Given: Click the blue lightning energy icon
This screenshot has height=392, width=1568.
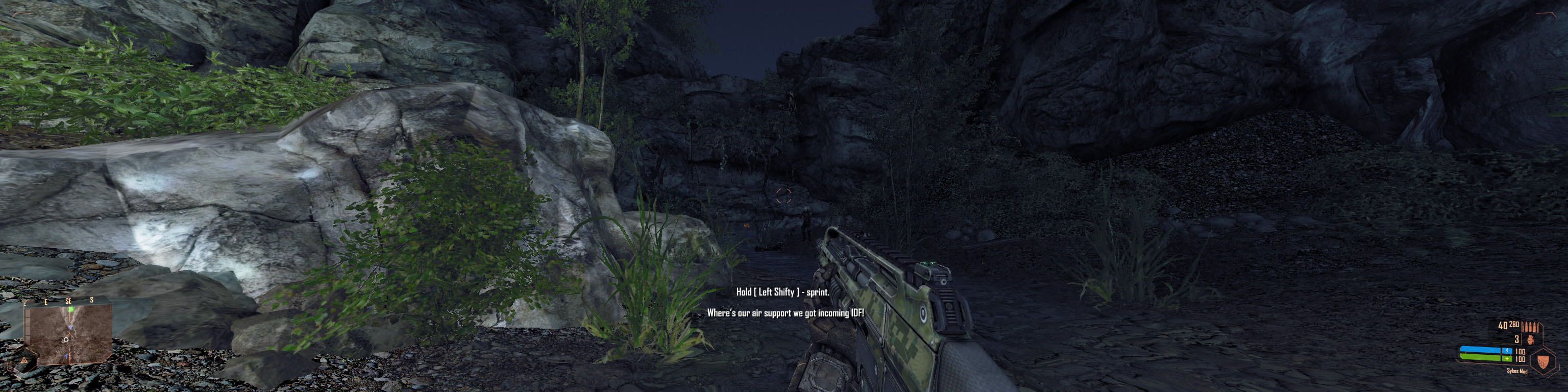Looking at the screenshot, I should 1508,351.
